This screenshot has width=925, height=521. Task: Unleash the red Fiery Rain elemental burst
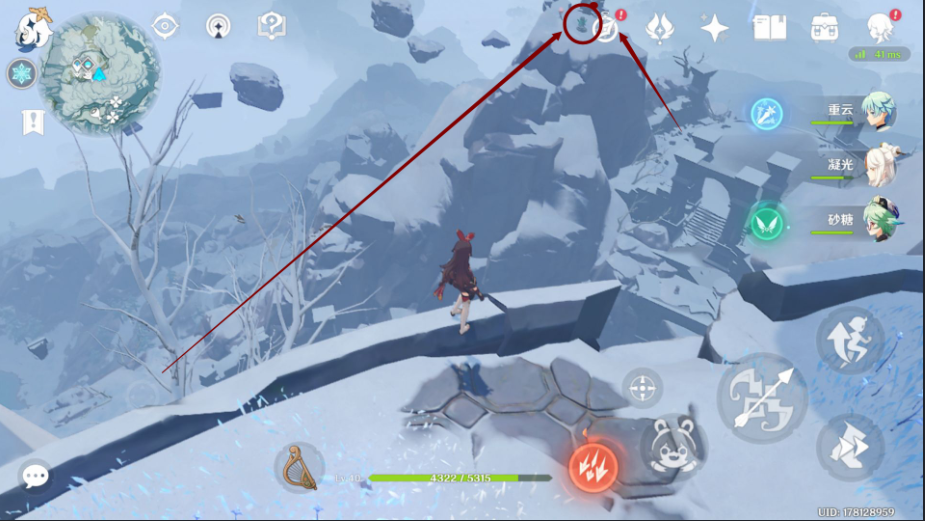(x=593, y=467)
